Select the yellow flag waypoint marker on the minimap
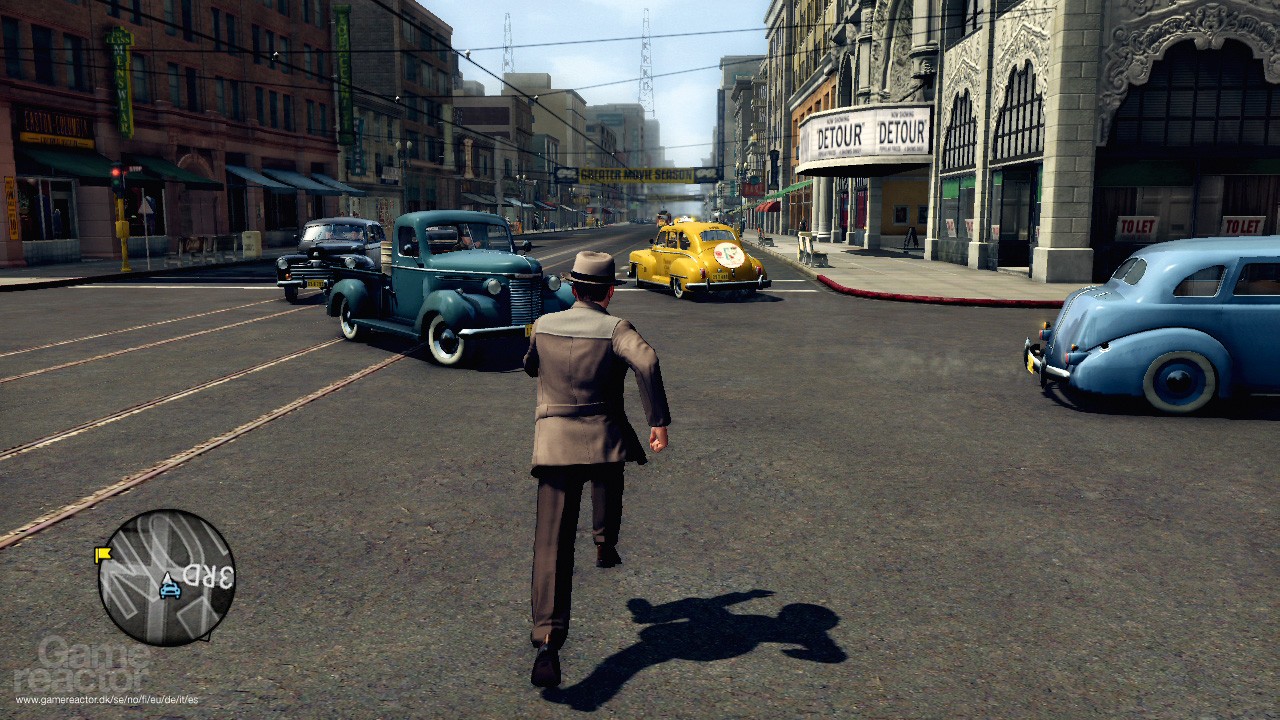 coord(103,554)
